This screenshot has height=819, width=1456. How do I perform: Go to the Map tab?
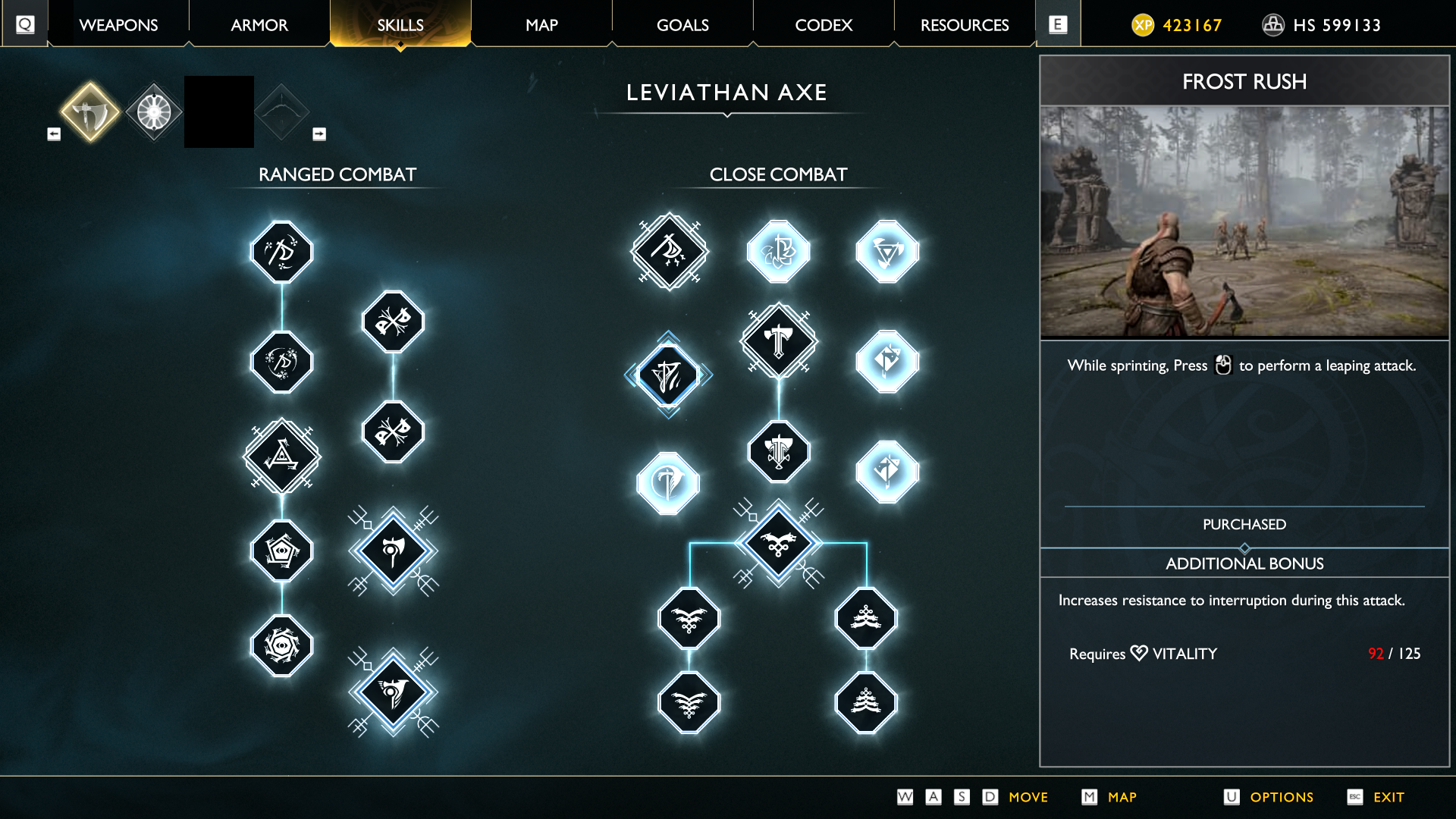541,25
